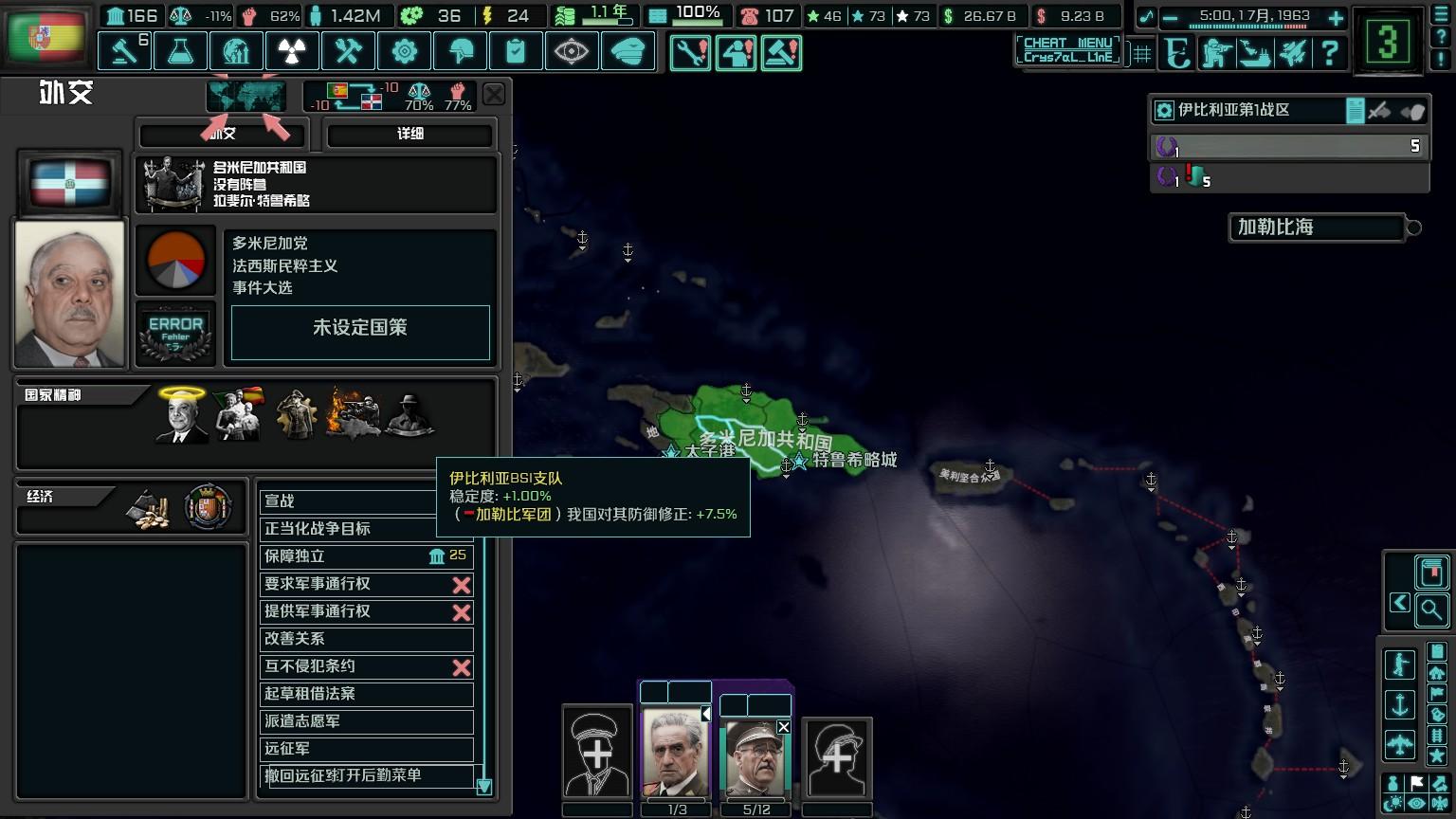Decrease game speed with minus button

pos(1170,18)
